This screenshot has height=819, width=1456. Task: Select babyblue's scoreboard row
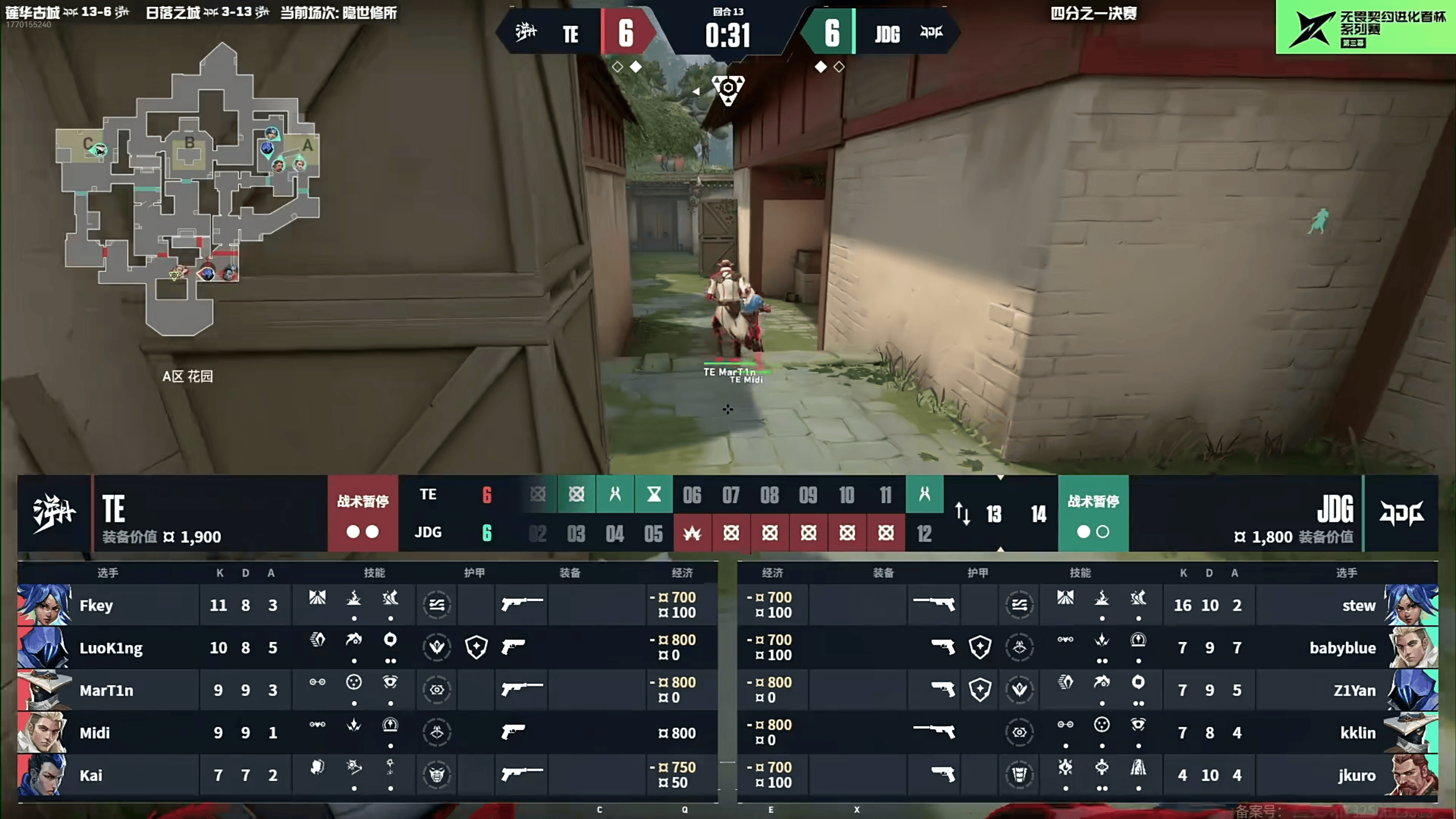click(x=1087, y=647)
